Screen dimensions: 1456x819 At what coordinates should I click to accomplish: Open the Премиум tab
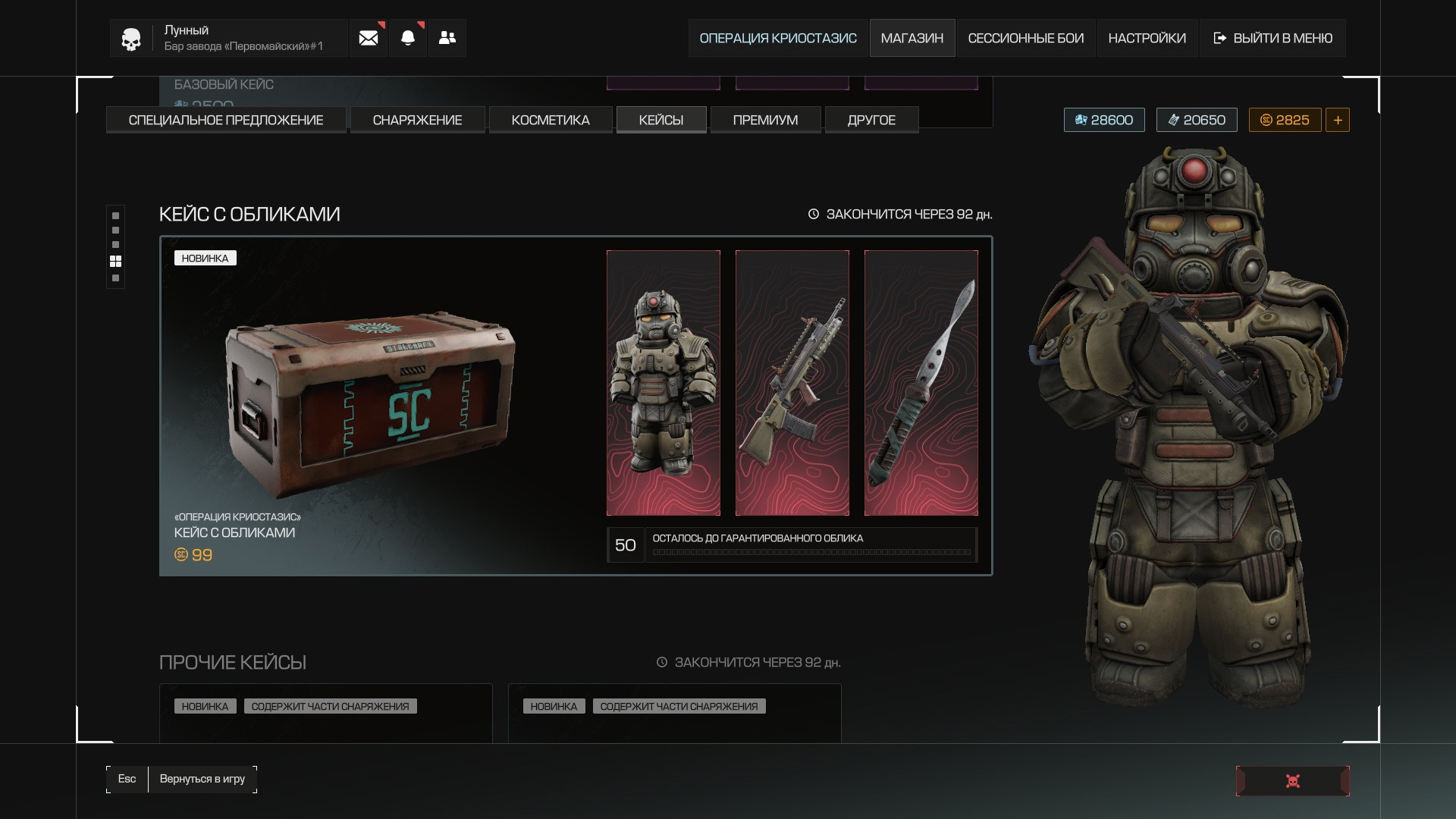point(765,120)
